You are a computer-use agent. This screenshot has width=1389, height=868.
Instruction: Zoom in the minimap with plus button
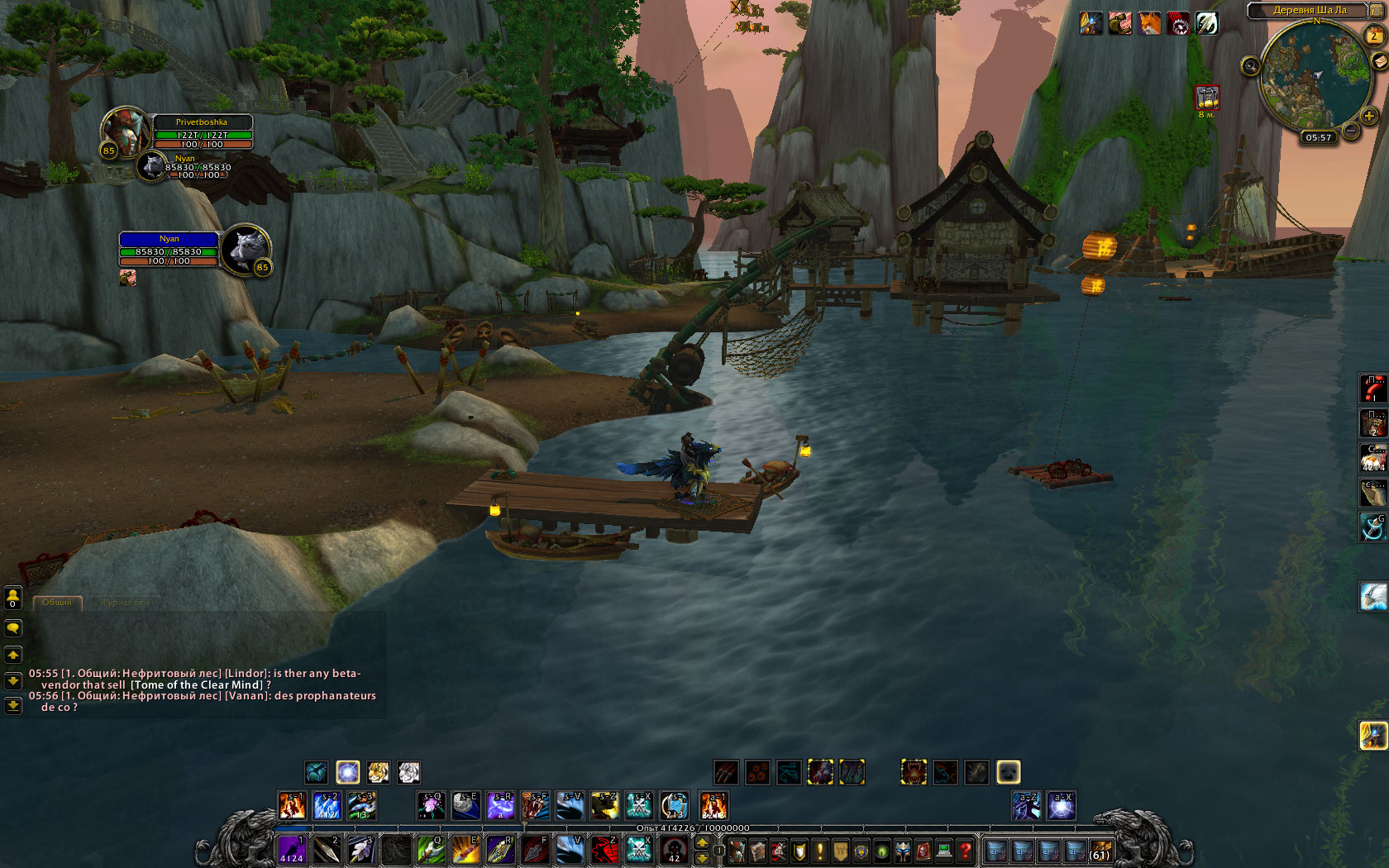pyautogui.click(x=1369, y=116)
